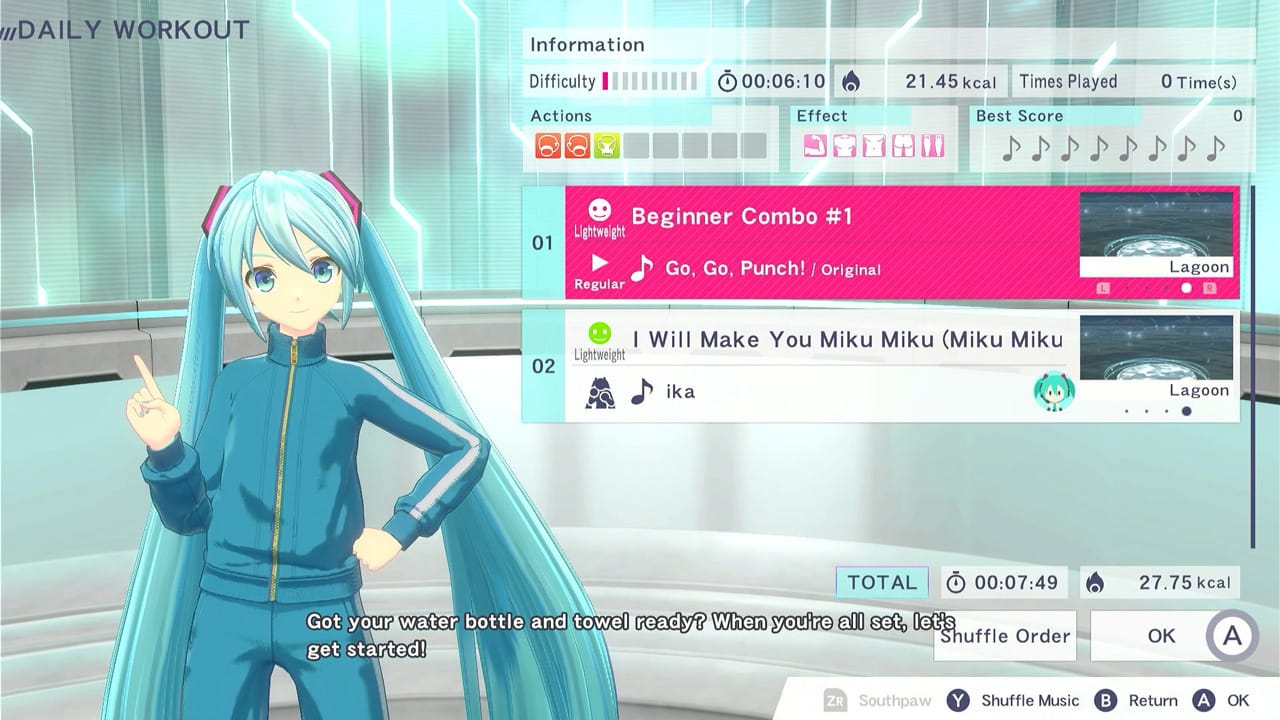Click the second hook punch action icon
This screenshot has width=1280, height=720.
(x=580, y=147)
